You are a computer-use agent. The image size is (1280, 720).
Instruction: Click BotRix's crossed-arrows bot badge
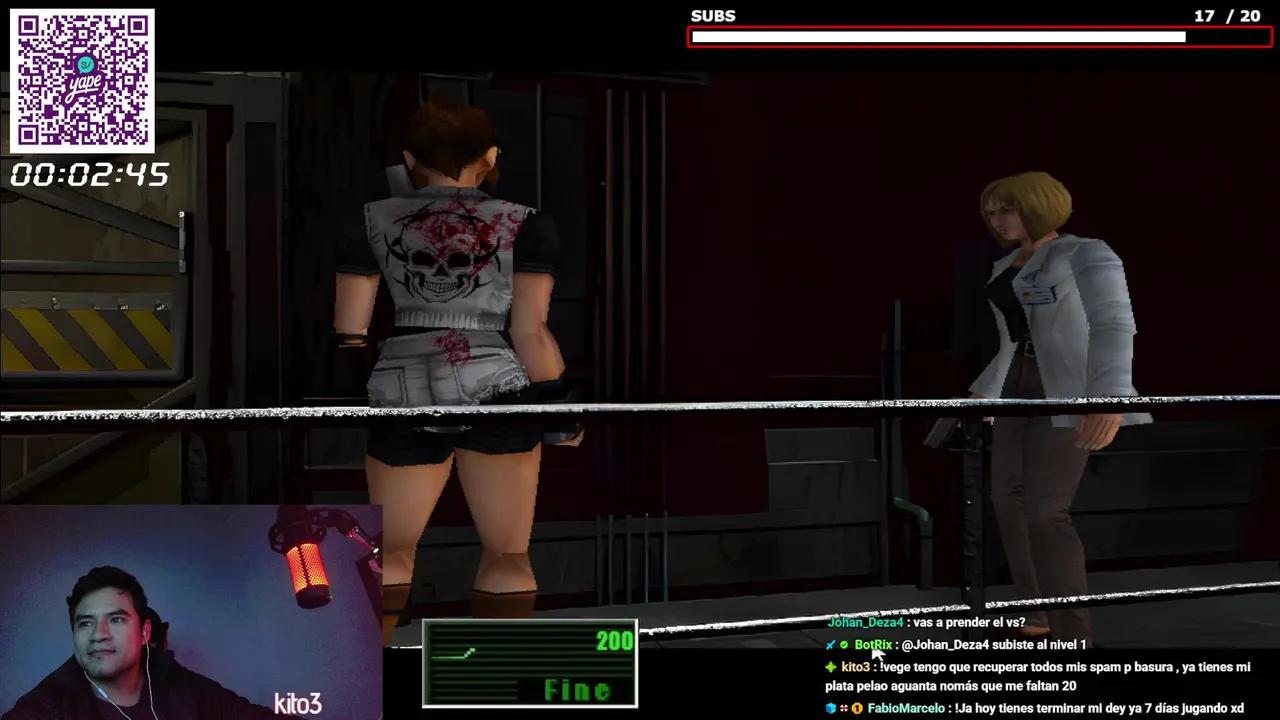[x=831, y=645]
